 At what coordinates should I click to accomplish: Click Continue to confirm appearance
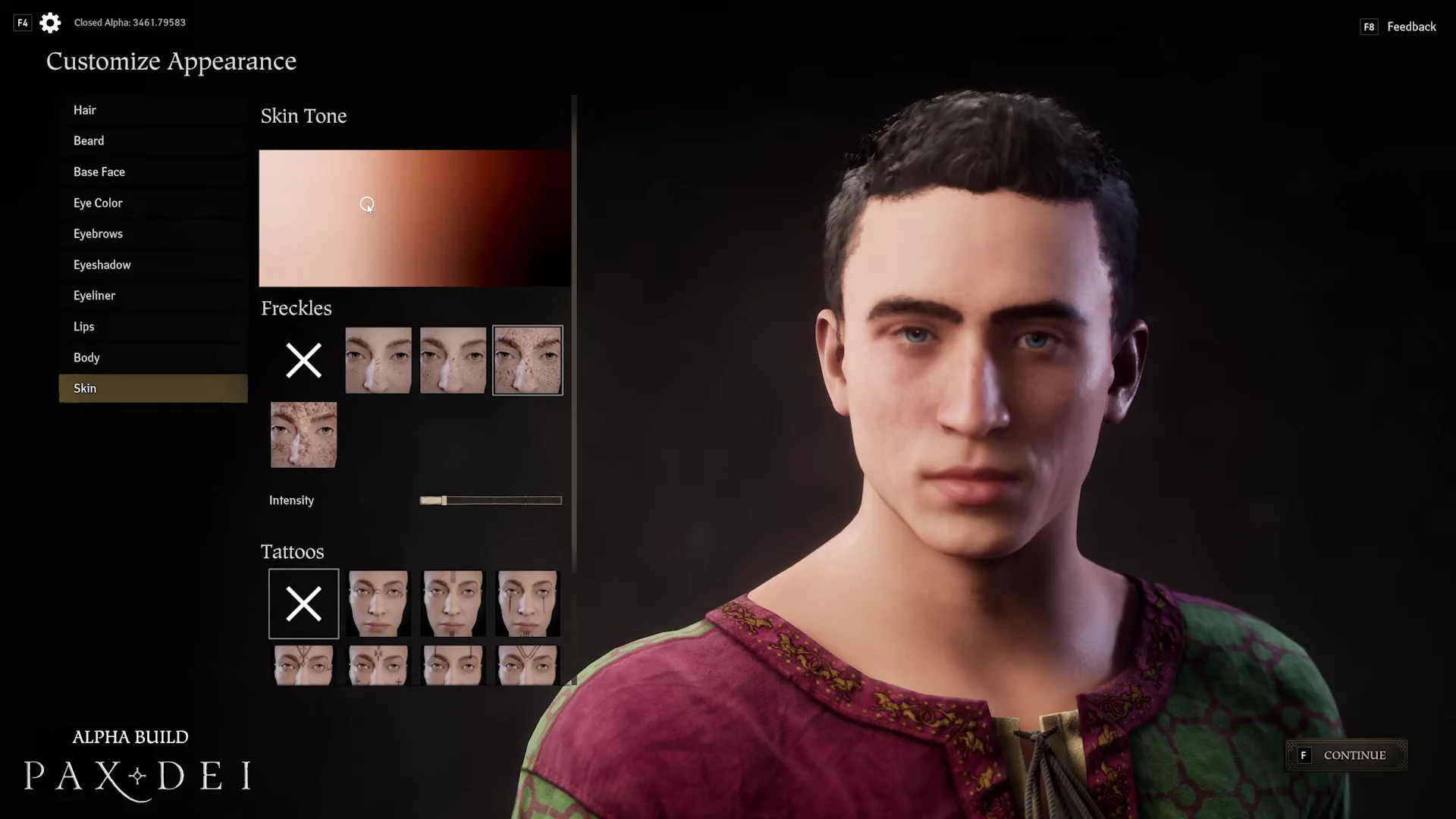point(1347,755)
